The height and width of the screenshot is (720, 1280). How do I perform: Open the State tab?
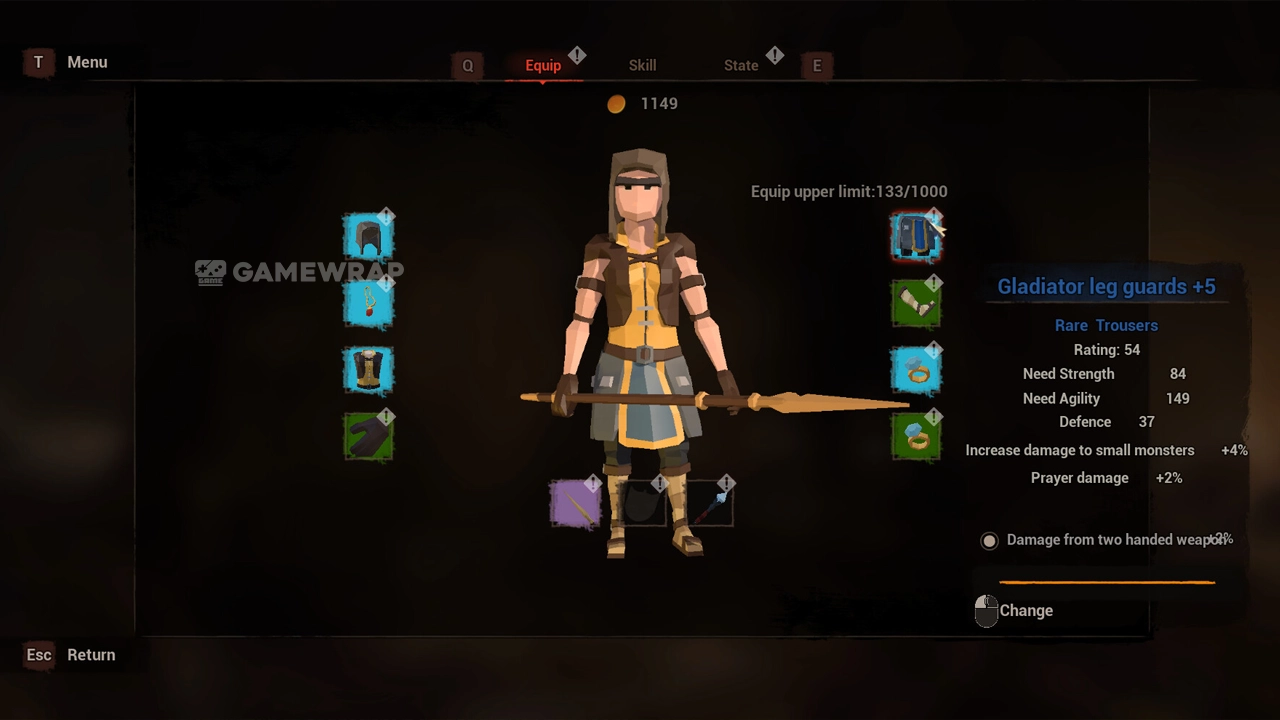[x=741, y=65]
